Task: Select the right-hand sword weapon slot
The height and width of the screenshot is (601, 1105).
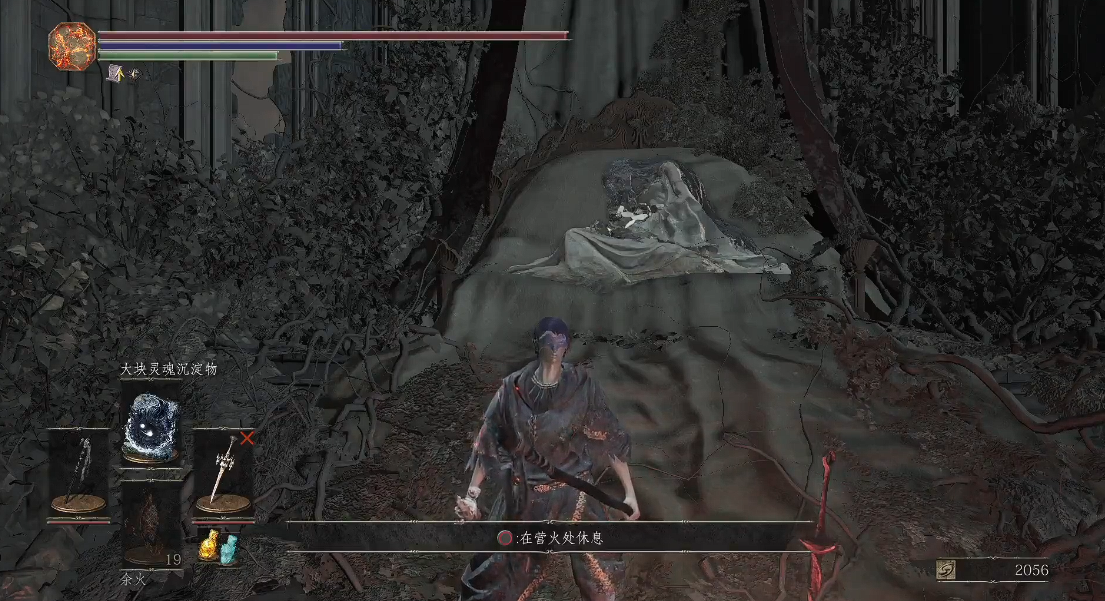Action: 220,474
